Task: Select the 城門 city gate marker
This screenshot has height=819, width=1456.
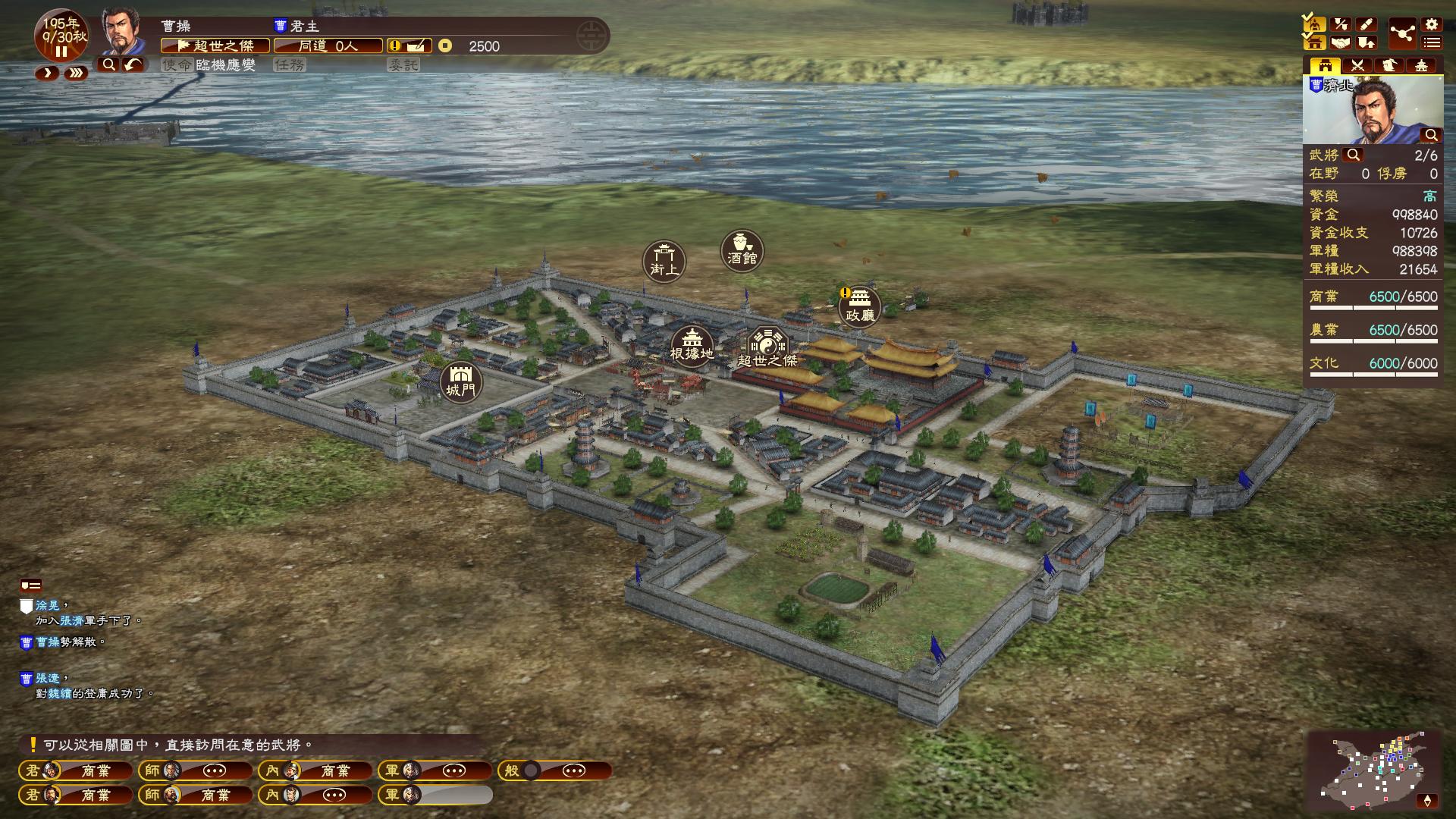Action: (x=460, y=381)
